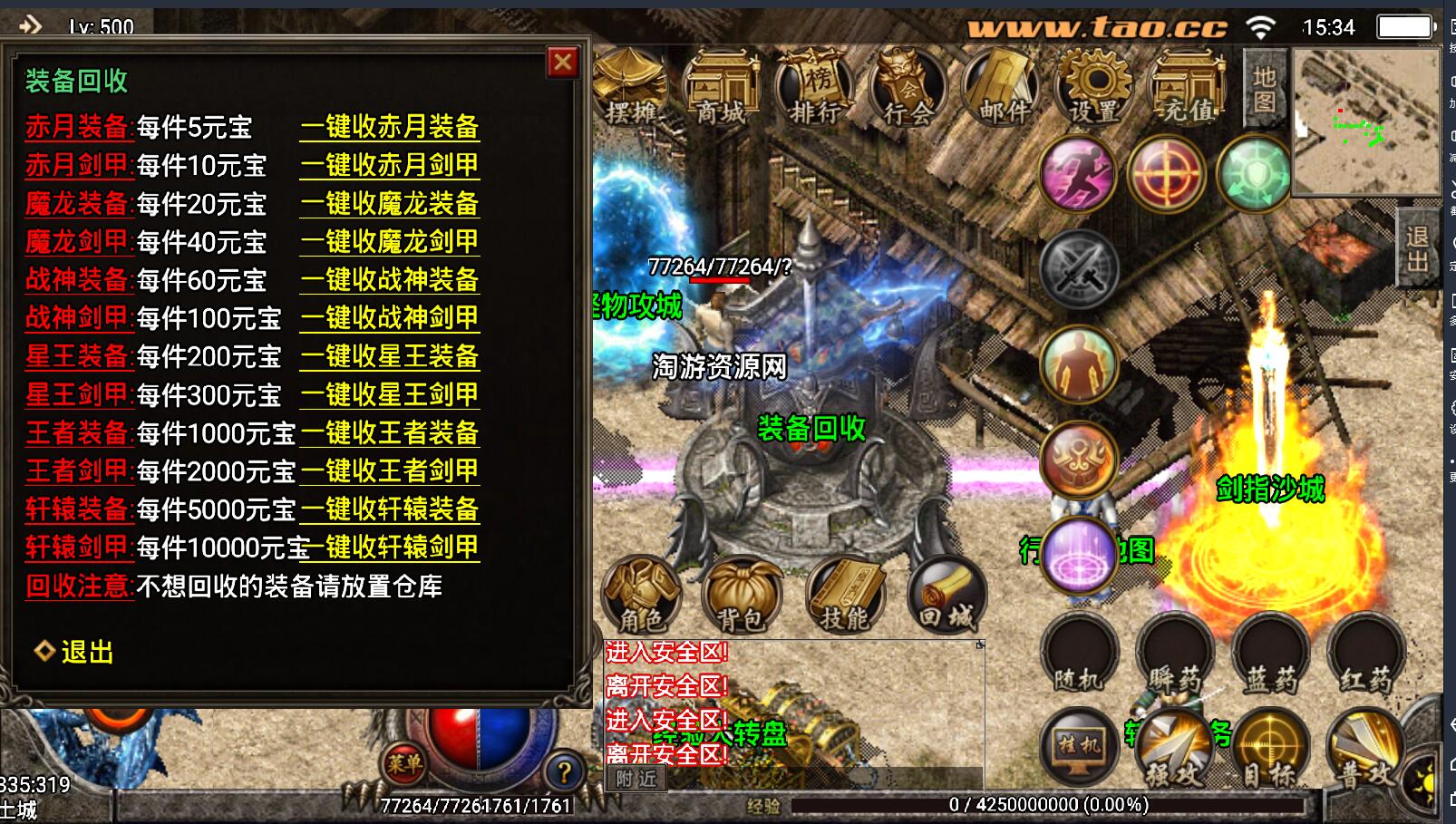
Task: Exit dialog with 退出 option
Action: (x=86, y=652)
